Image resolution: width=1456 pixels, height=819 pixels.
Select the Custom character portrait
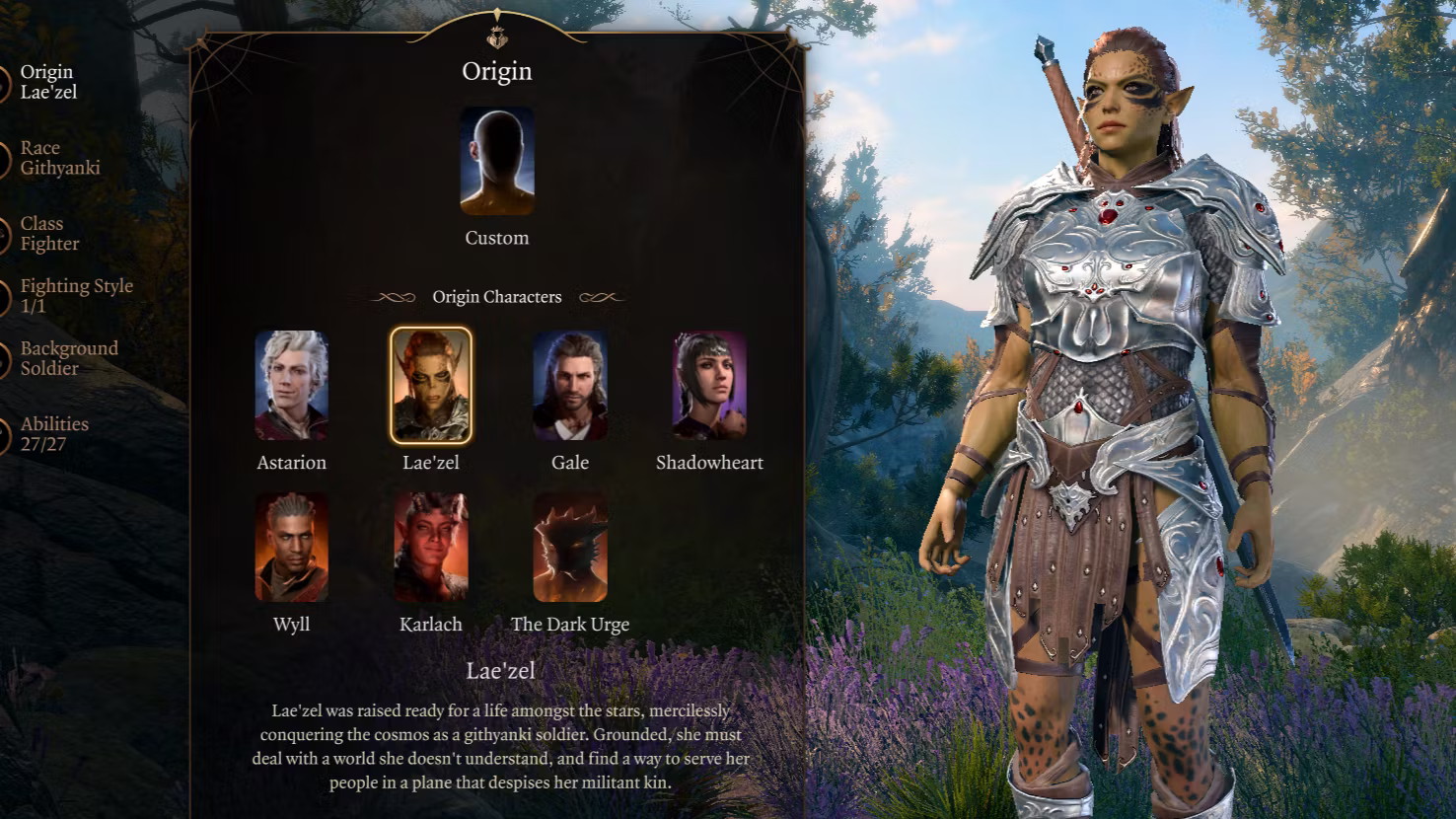click(497, 161)
